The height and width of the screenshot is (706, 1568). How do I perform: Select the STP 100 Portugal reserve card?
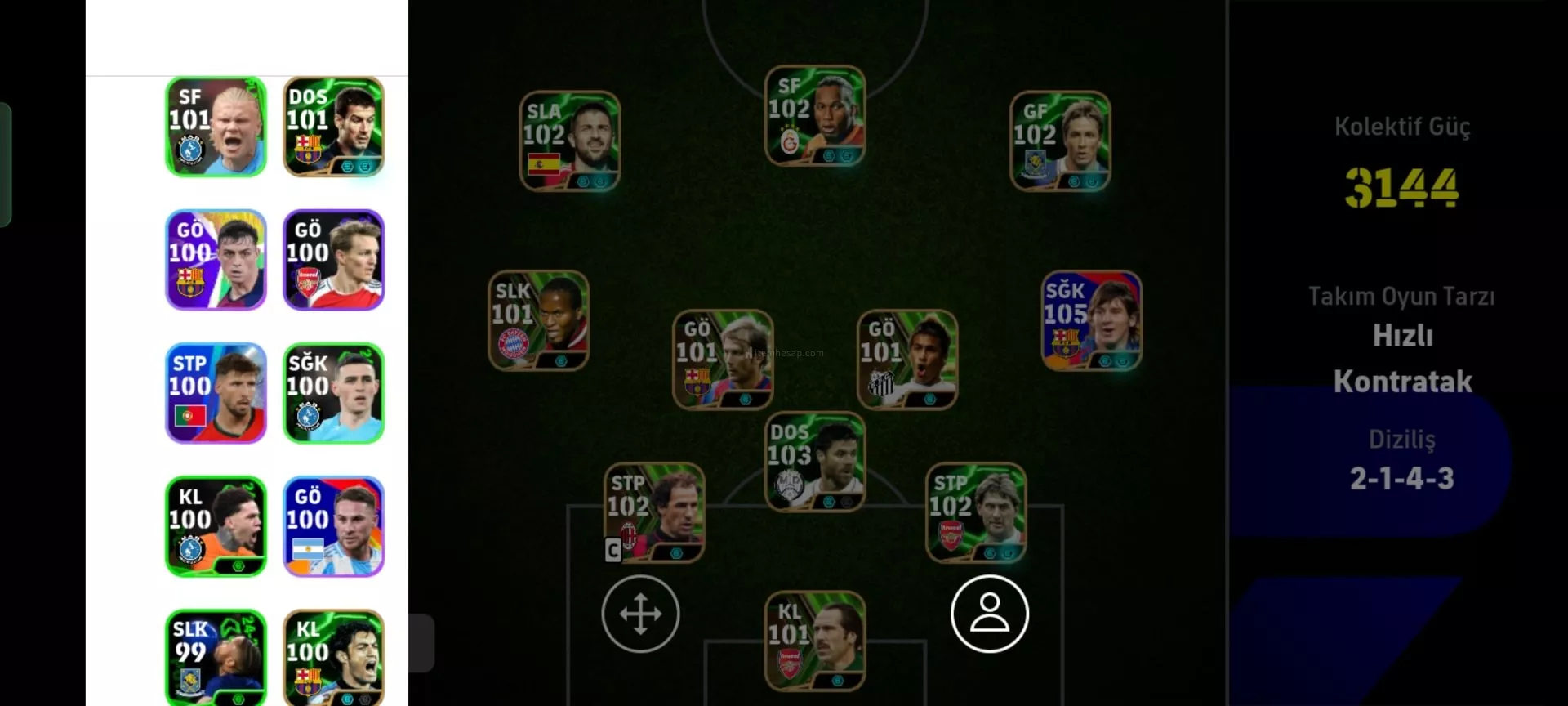216,393
